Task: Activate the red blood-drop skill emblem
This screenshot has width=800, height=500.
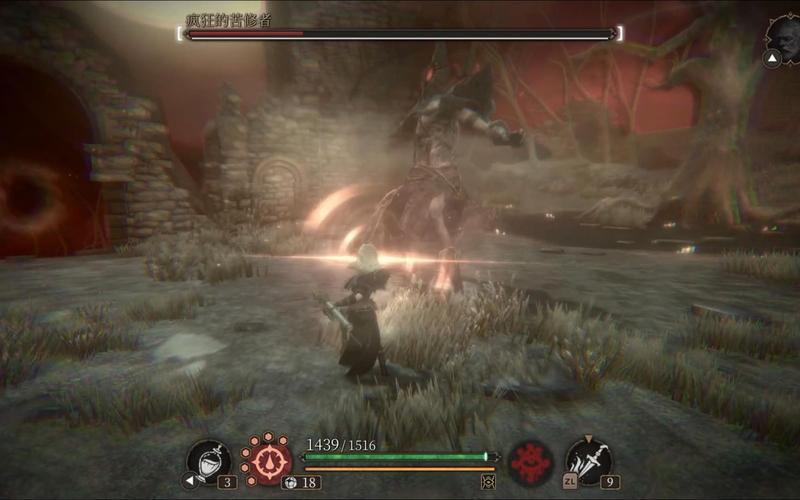Action: tap(267, 461)
